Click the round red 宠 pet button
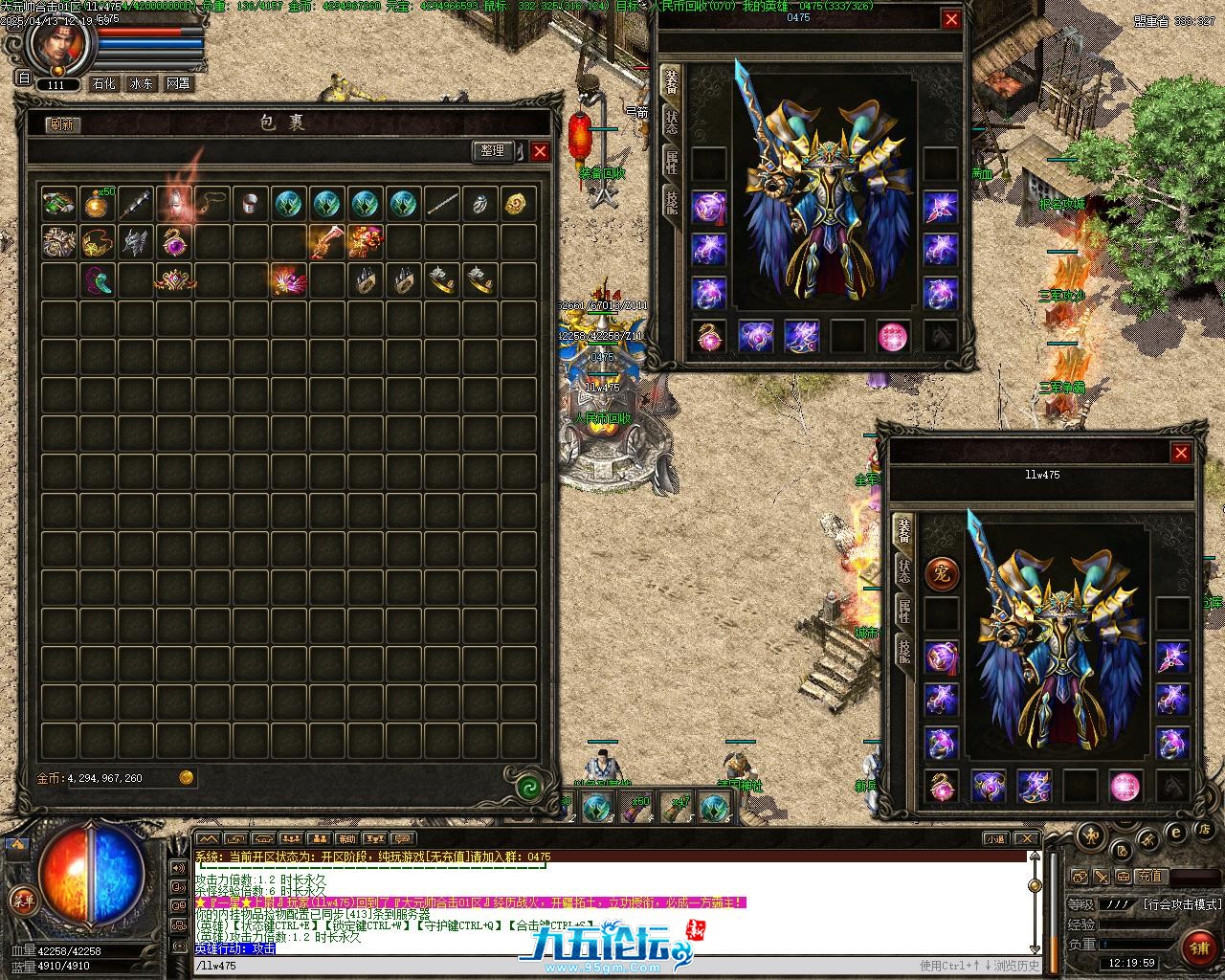The width and height of the screenshot is (1225, 980). [941, 573]
